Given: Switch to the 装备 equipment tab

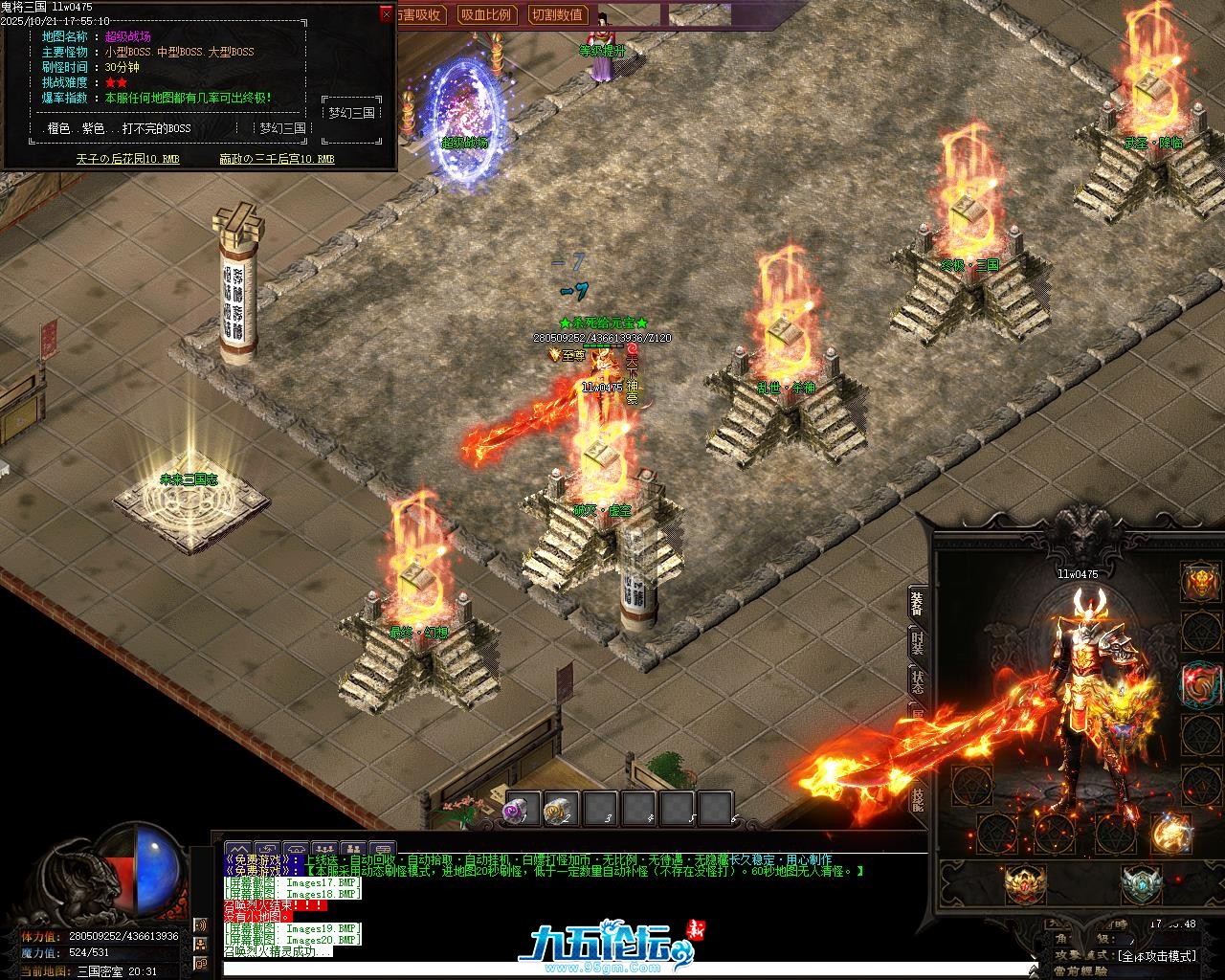Looking at the screenshot, I should [x=917, y=603].
